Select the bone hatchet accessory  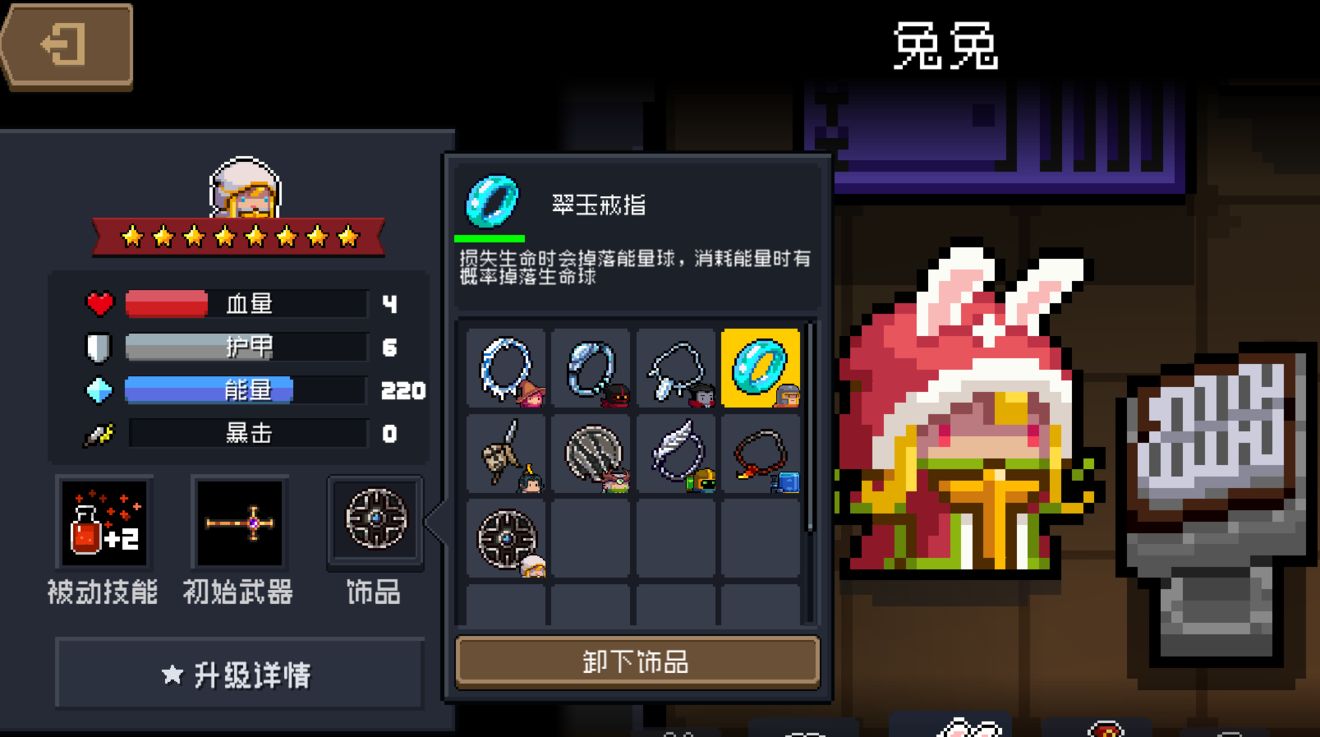point(504,456)
